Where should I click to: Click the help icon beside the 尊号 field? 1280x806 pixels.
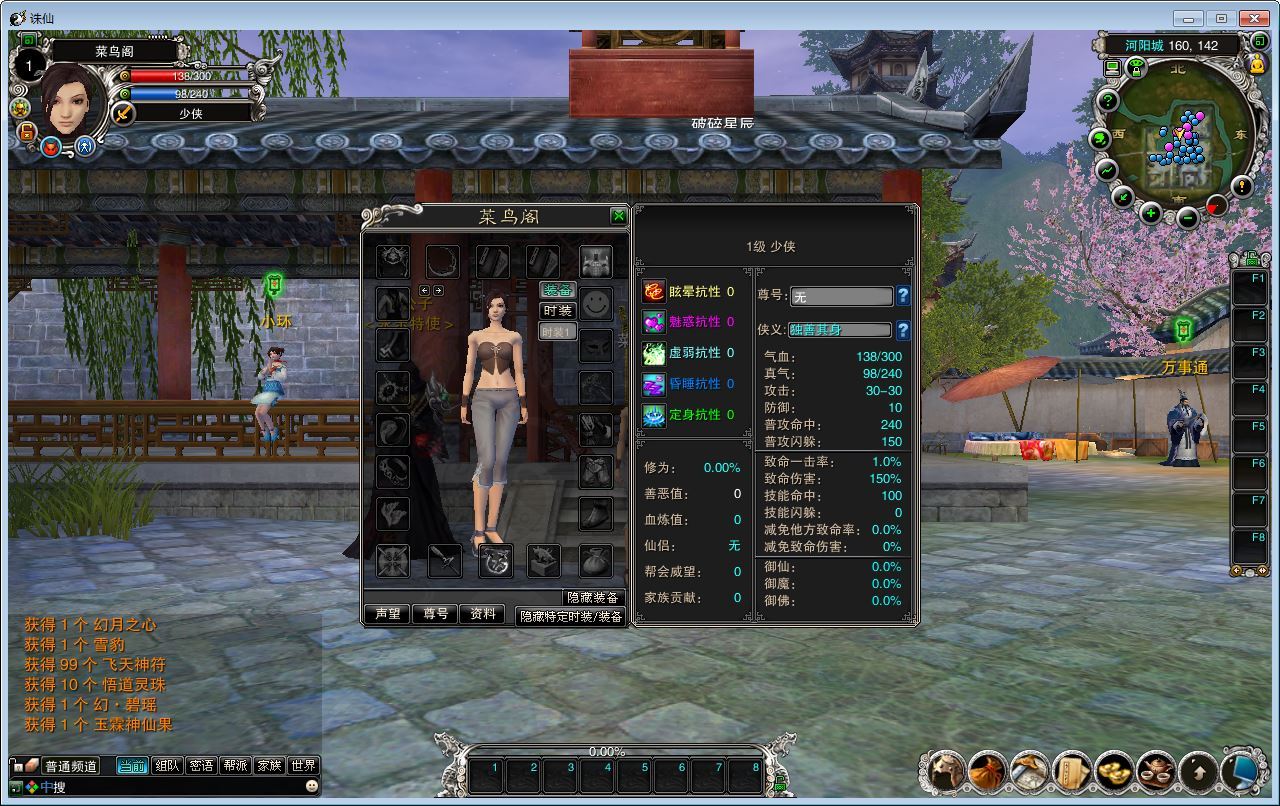pos(903,296)
